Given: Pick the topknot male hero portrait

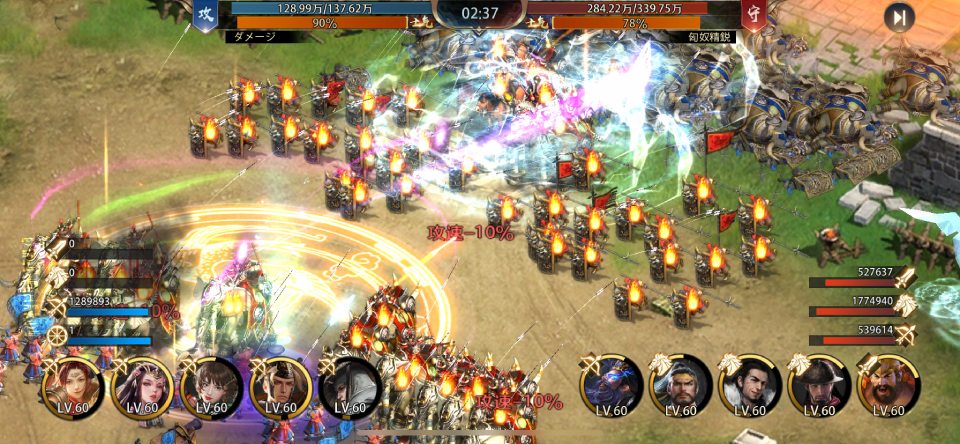Looking at the screenshot, I should coord(280,386).
